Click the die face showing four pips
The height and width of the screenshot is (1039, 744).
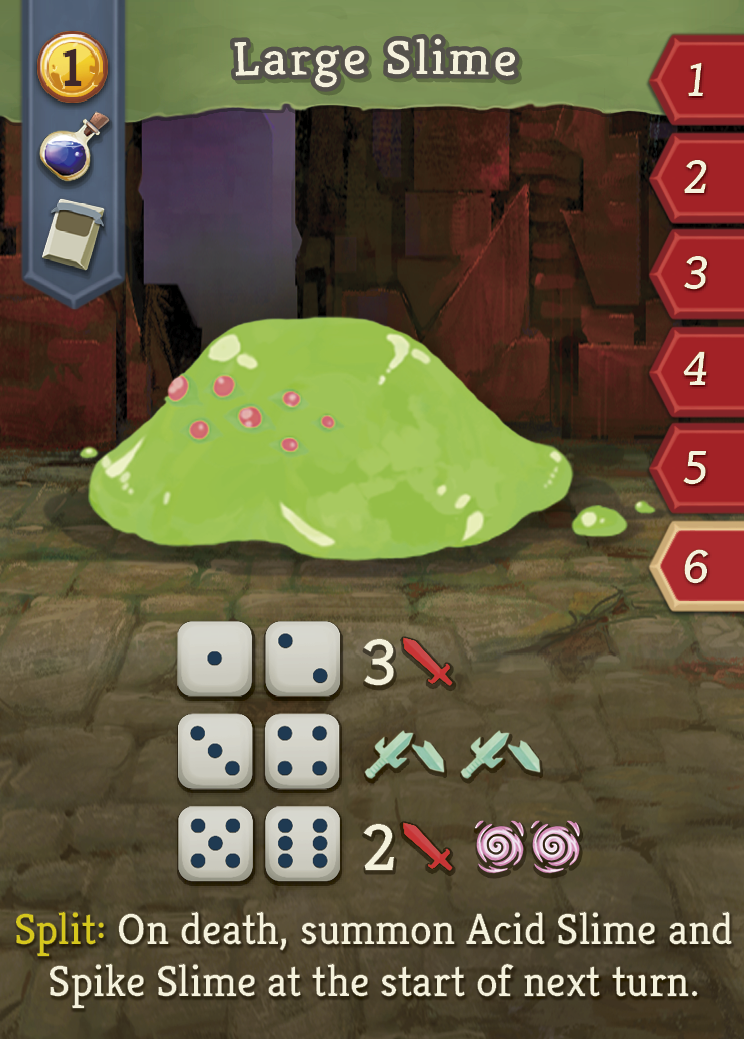[302, 752]
